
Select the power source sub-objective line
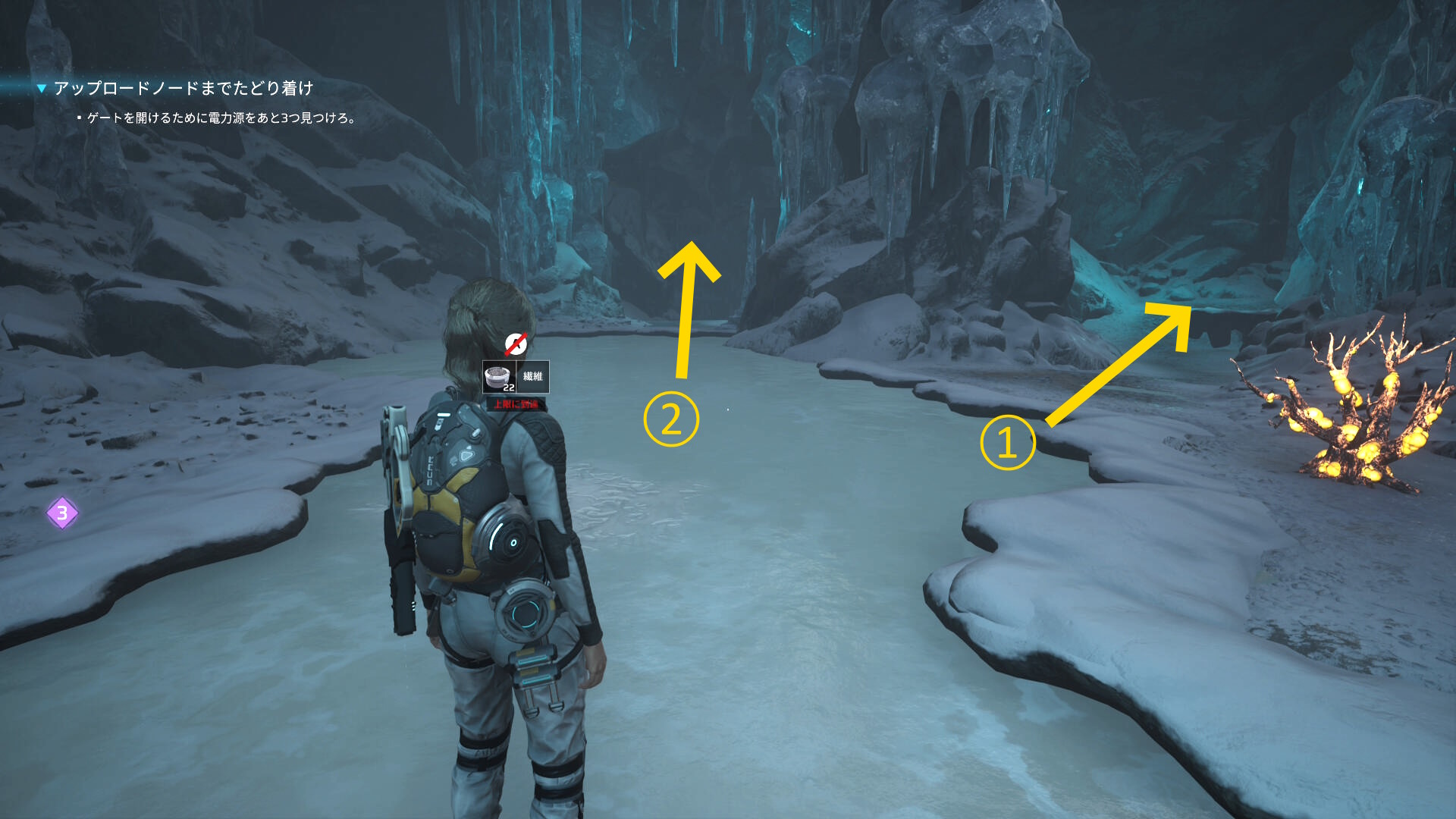click(x=221, y=118)
